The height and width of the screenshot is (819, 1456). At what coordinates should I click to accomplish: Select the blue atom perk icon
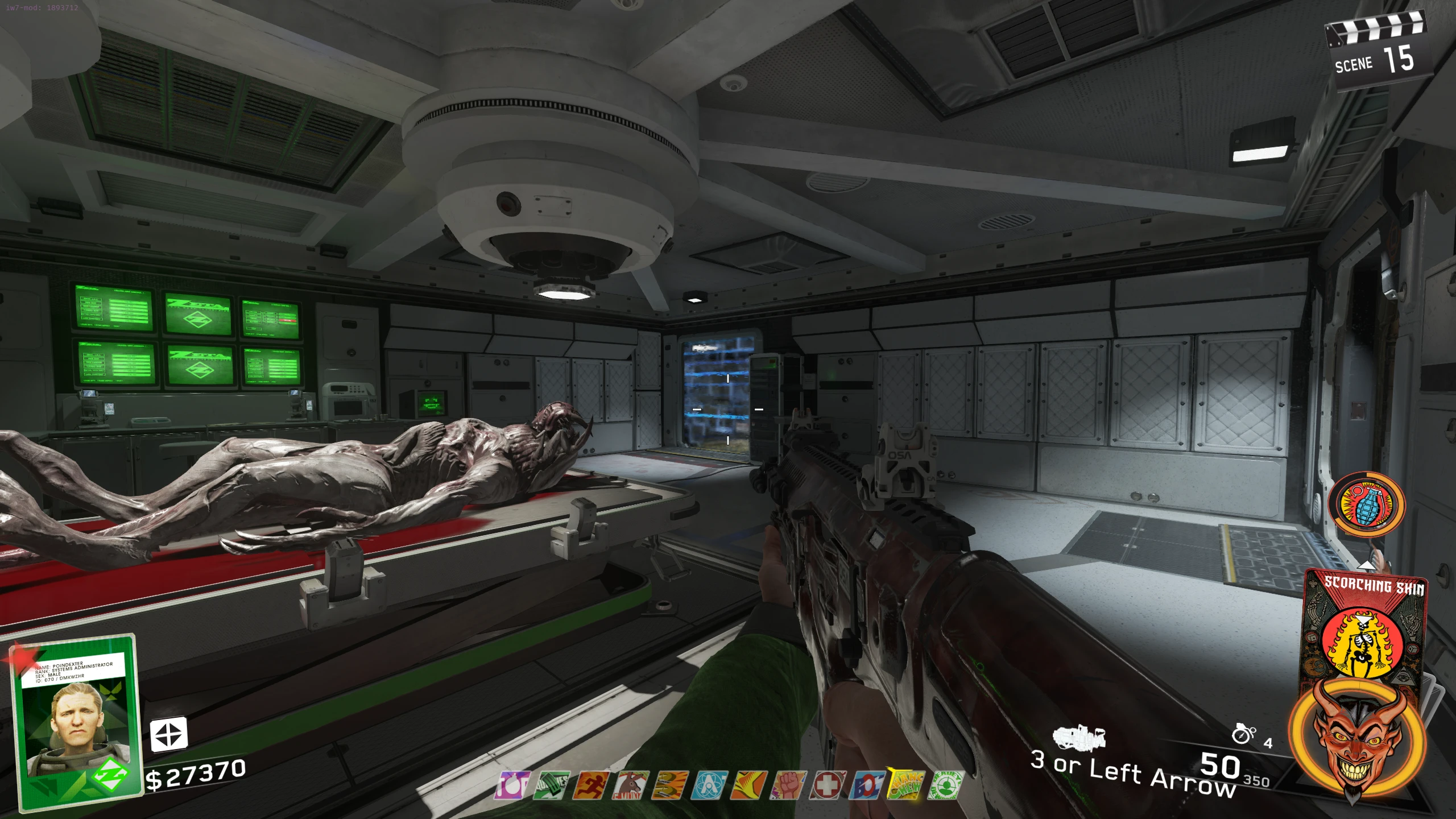click(x=709, y=785)
